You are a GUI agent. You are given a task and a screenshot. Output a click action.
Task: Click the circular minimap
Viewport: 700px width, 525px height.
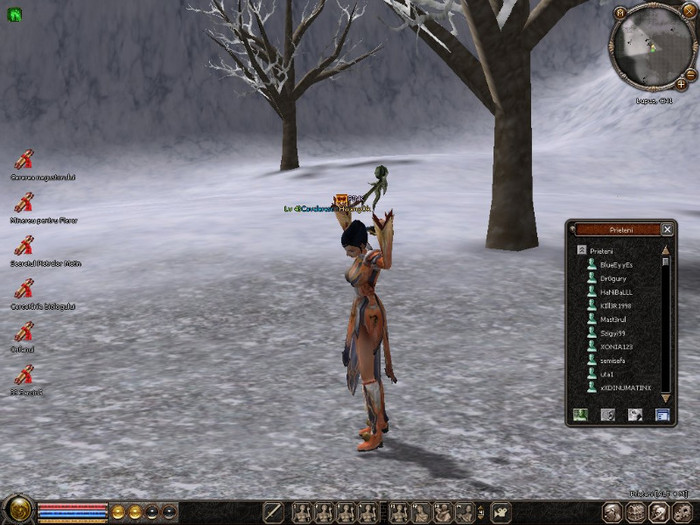(651, 48)
